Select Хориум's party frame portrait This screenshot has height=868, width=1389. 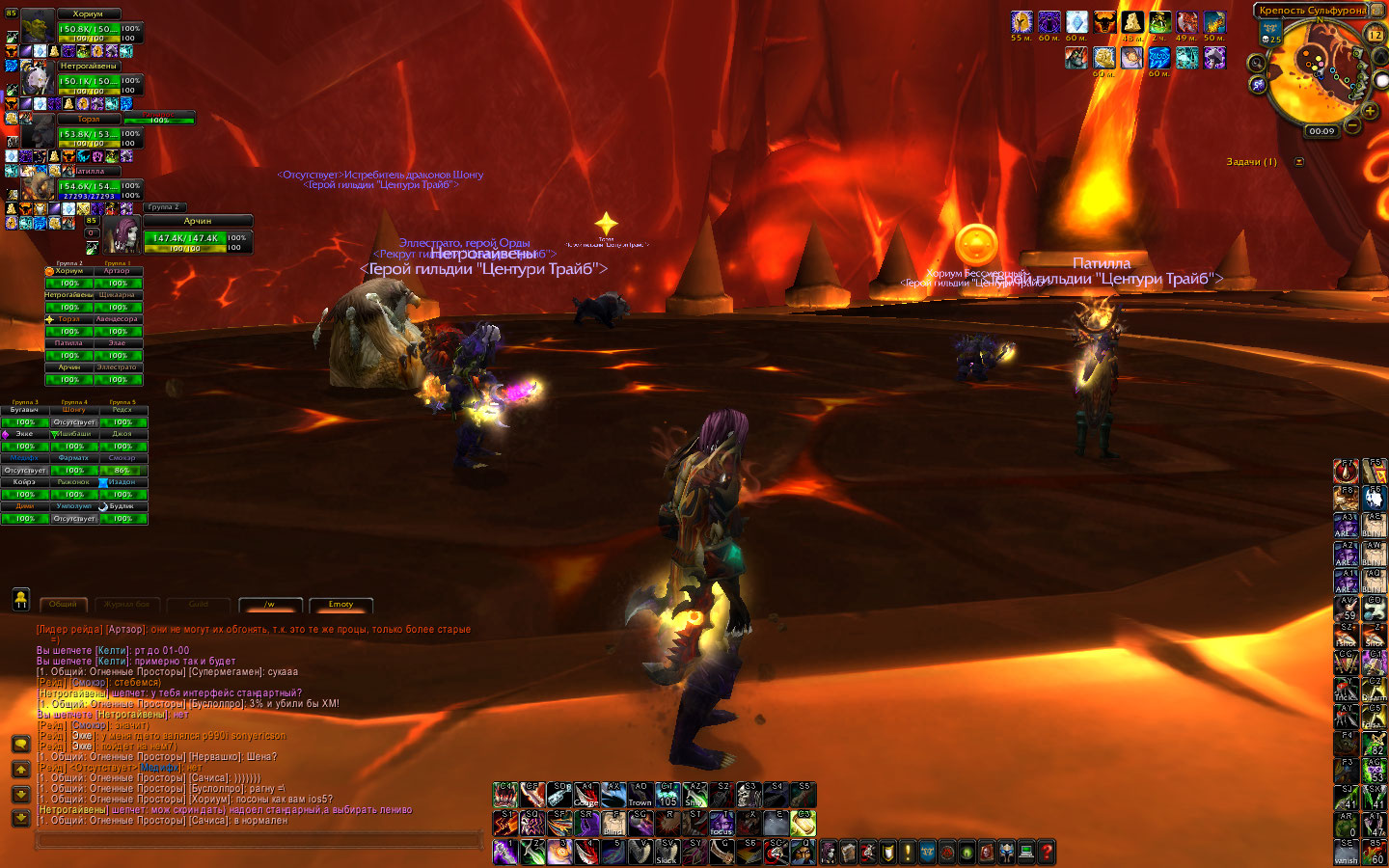coord(38,27)
